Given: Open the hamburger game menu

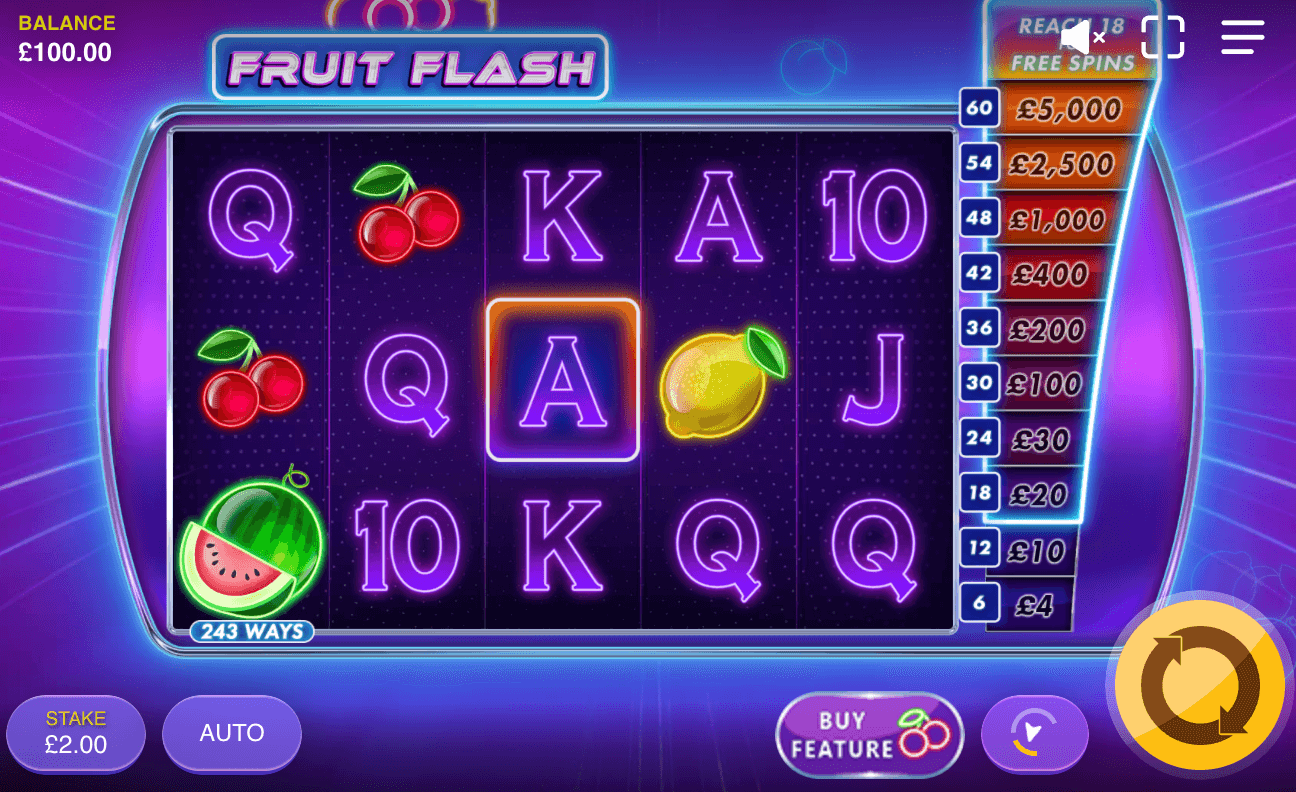Looking at the screenshot, I should coord(1242,37).
